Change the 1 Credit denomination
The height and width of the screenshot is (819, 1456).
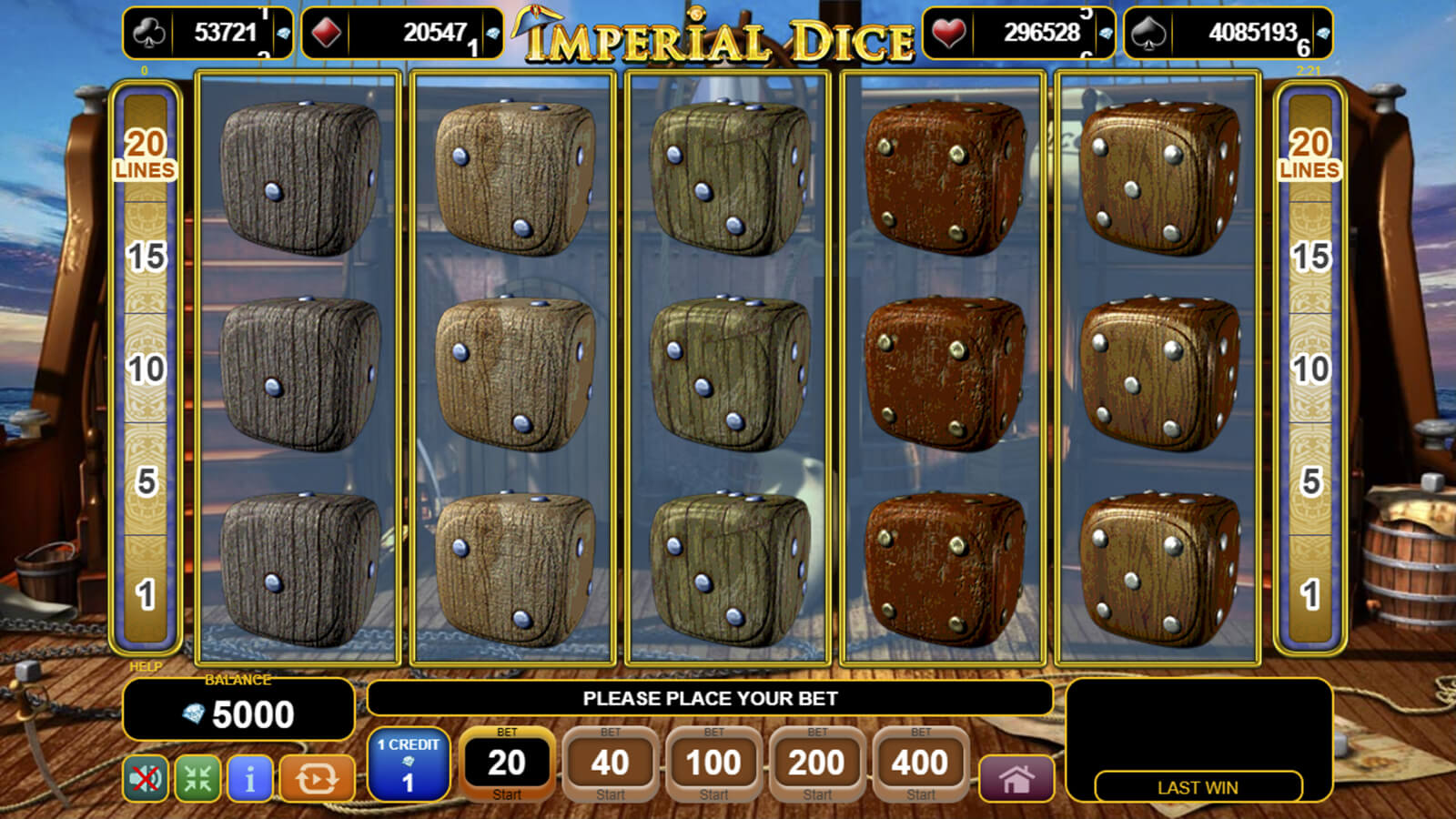click(409, 764)
